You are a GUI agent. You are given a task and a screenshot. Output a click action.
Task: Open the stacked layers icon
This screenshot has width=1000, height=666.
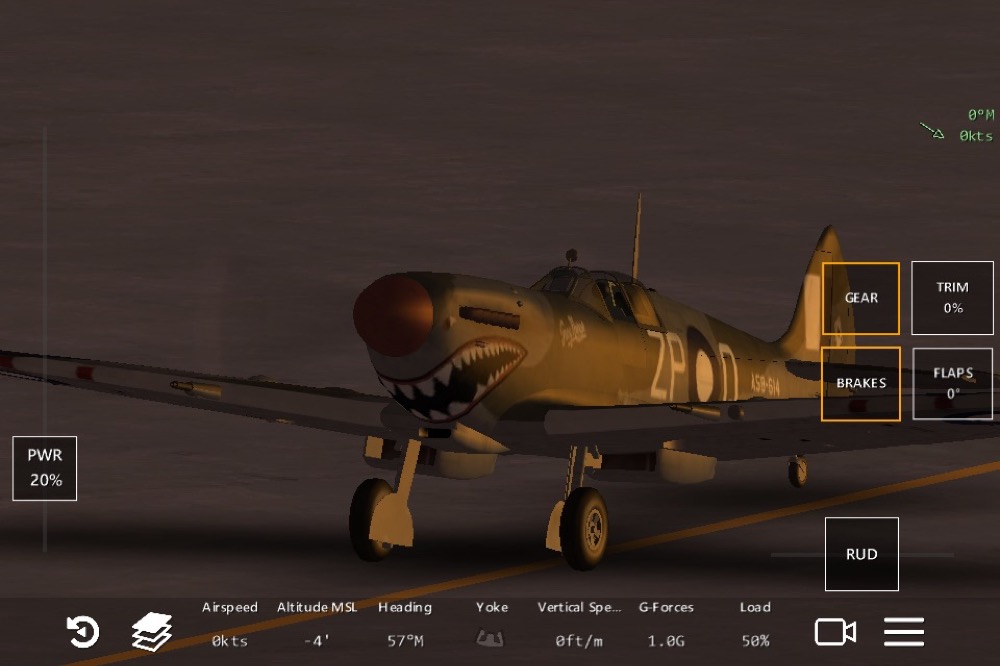152,632
